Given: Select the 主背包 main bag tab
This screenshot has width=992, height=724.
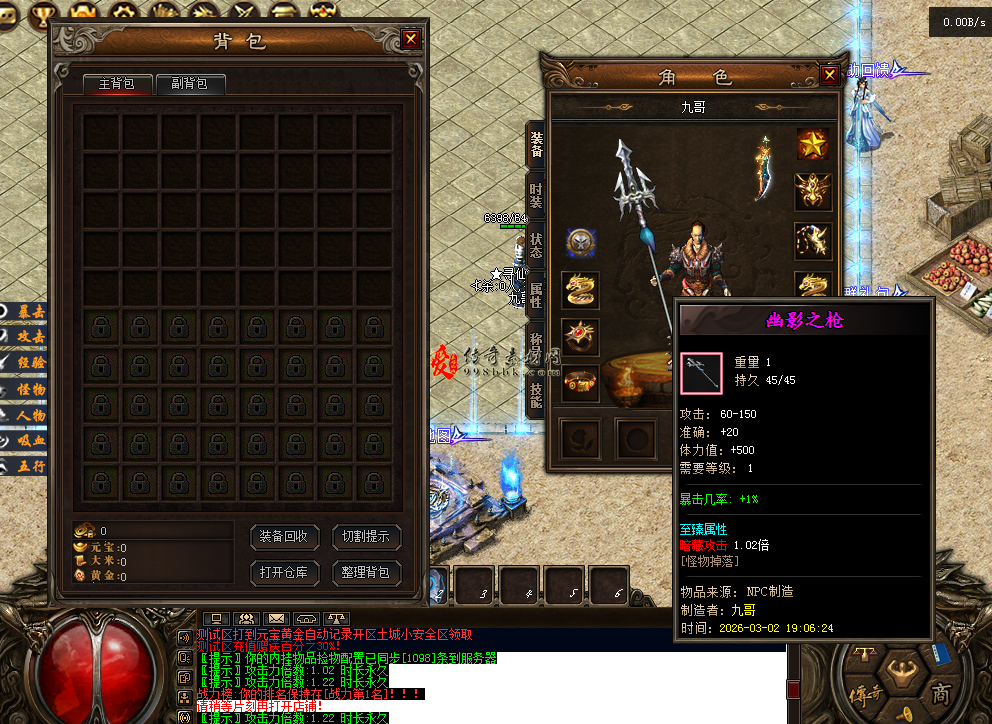Looking at the screenshot, I should (x=117, y=84).
